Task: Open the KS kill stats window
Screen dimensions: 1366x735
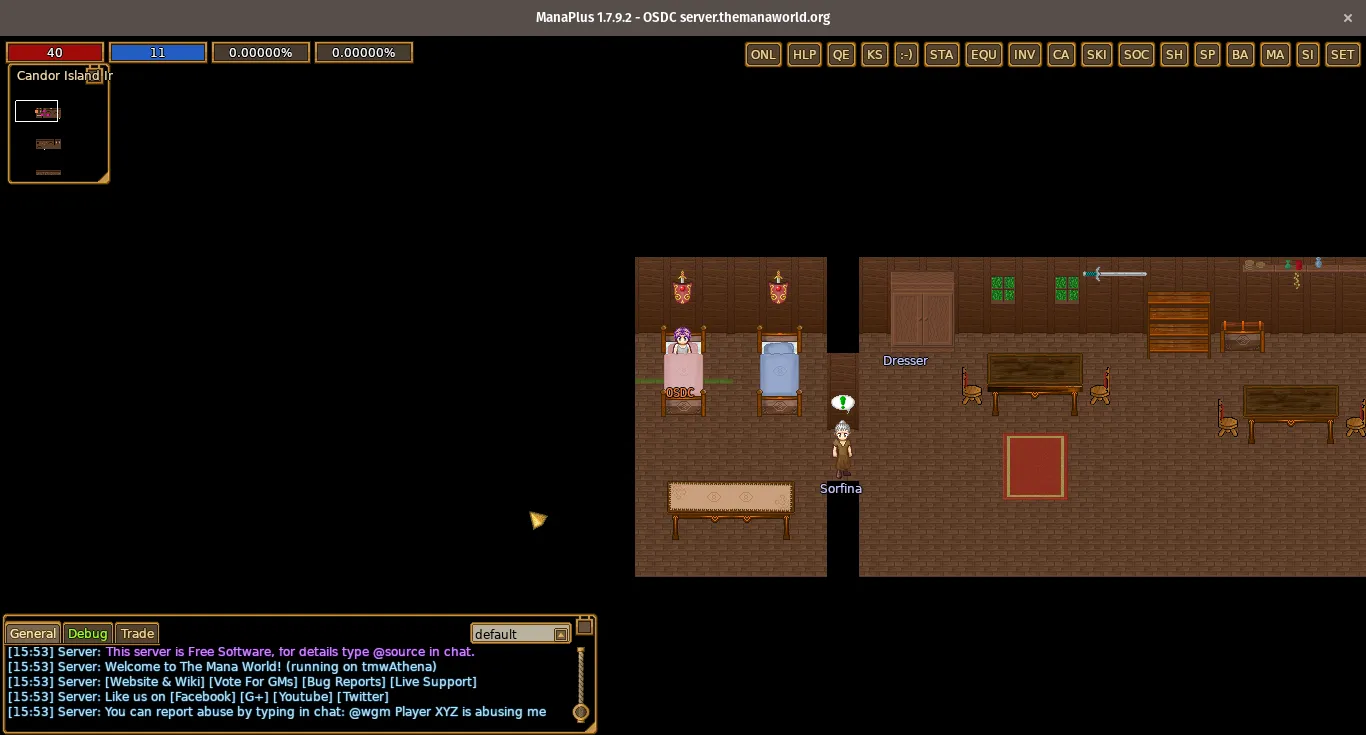Action: [875, 55]
